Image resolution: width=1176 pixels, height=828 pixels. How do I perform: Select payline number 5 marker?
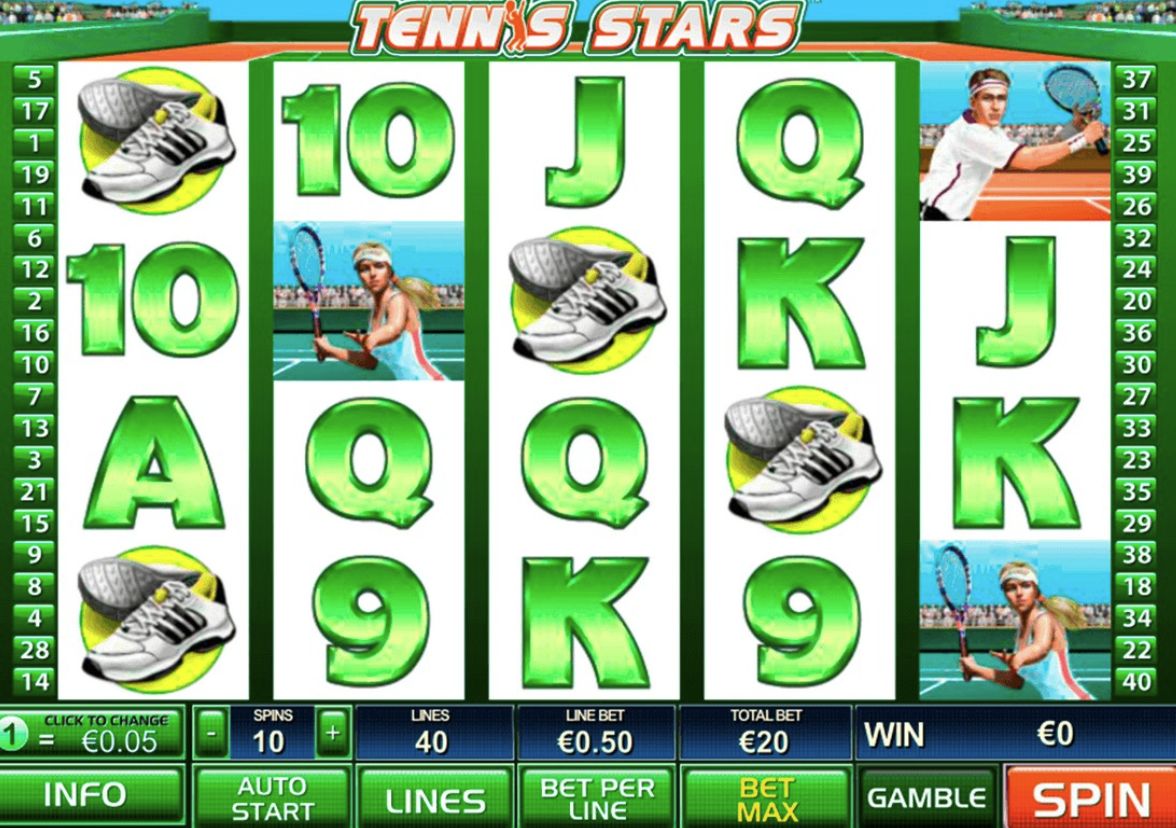35,78
